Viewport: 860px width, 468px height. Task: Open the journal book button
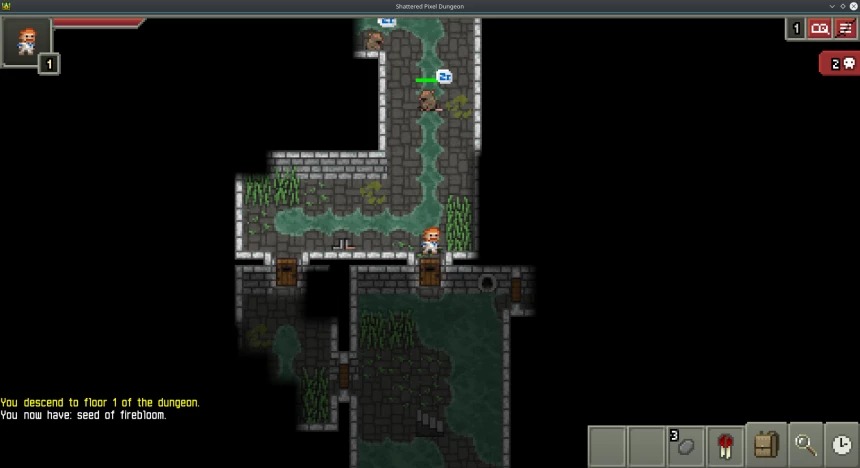pos(820,29)
